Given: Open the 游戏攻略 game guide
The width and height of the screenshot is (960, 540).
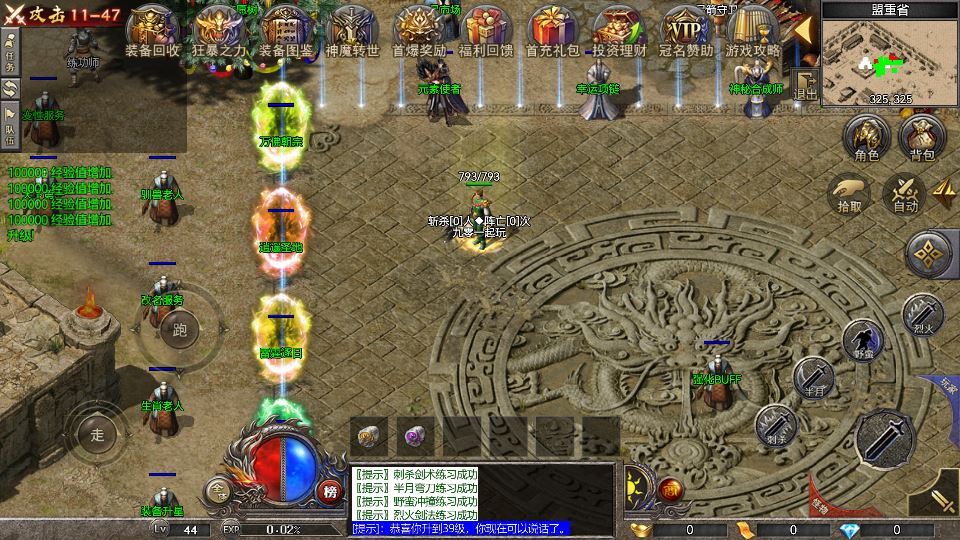Looking at the screenshot, I should pyautogui.click(x=753, y=30).
